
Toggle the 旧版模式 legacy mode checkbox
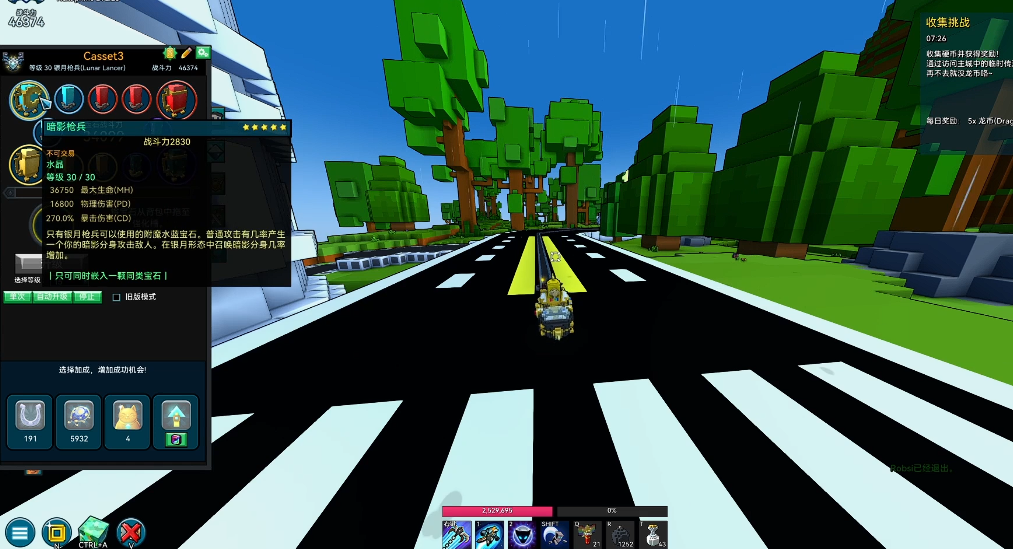pyautogui.click(x=117, y=297)
